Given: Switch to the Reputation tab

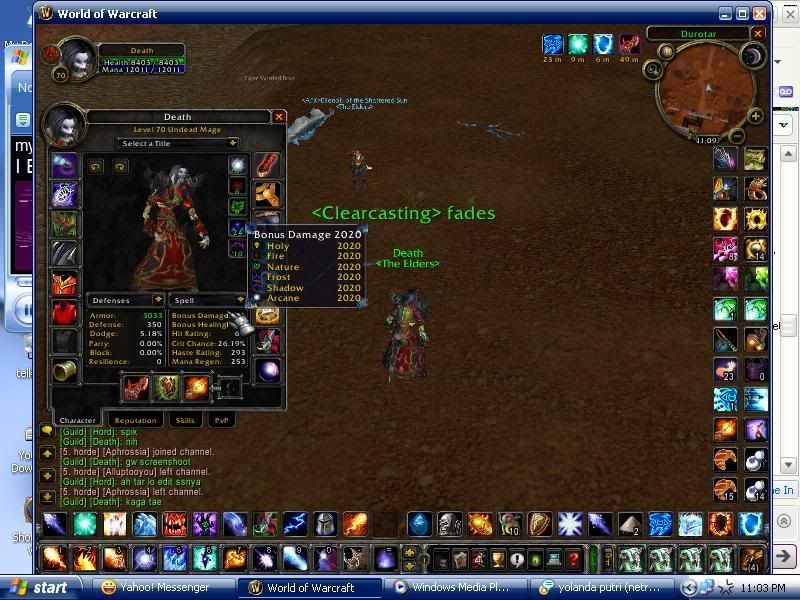Looking at the screenshot, I should click(135, 421).
